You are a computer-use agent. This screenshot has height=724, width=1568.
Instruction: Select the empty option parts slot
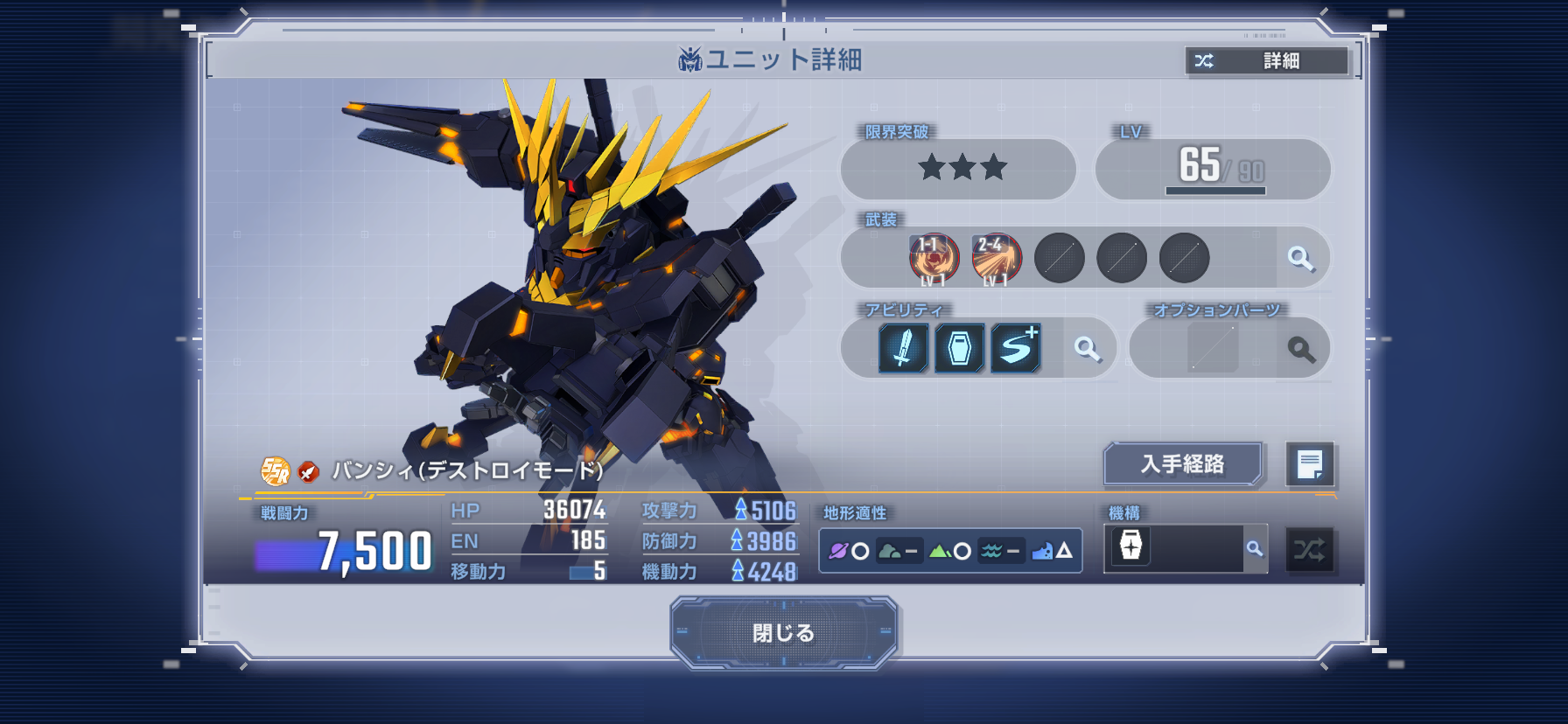click(x=1213, y=349)
